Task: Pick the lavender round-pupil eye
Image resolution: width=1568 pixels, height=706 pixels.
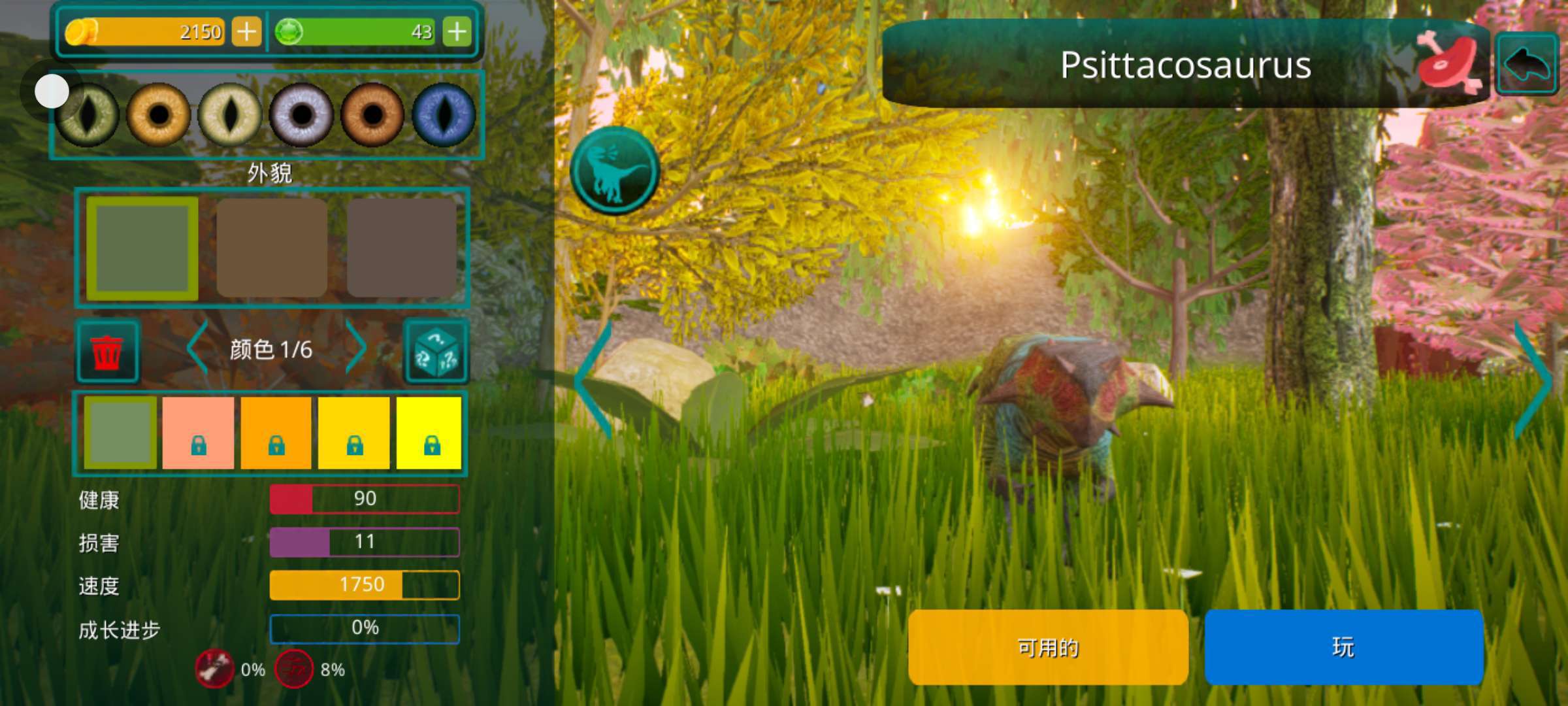Action: (x=301, y=115)
